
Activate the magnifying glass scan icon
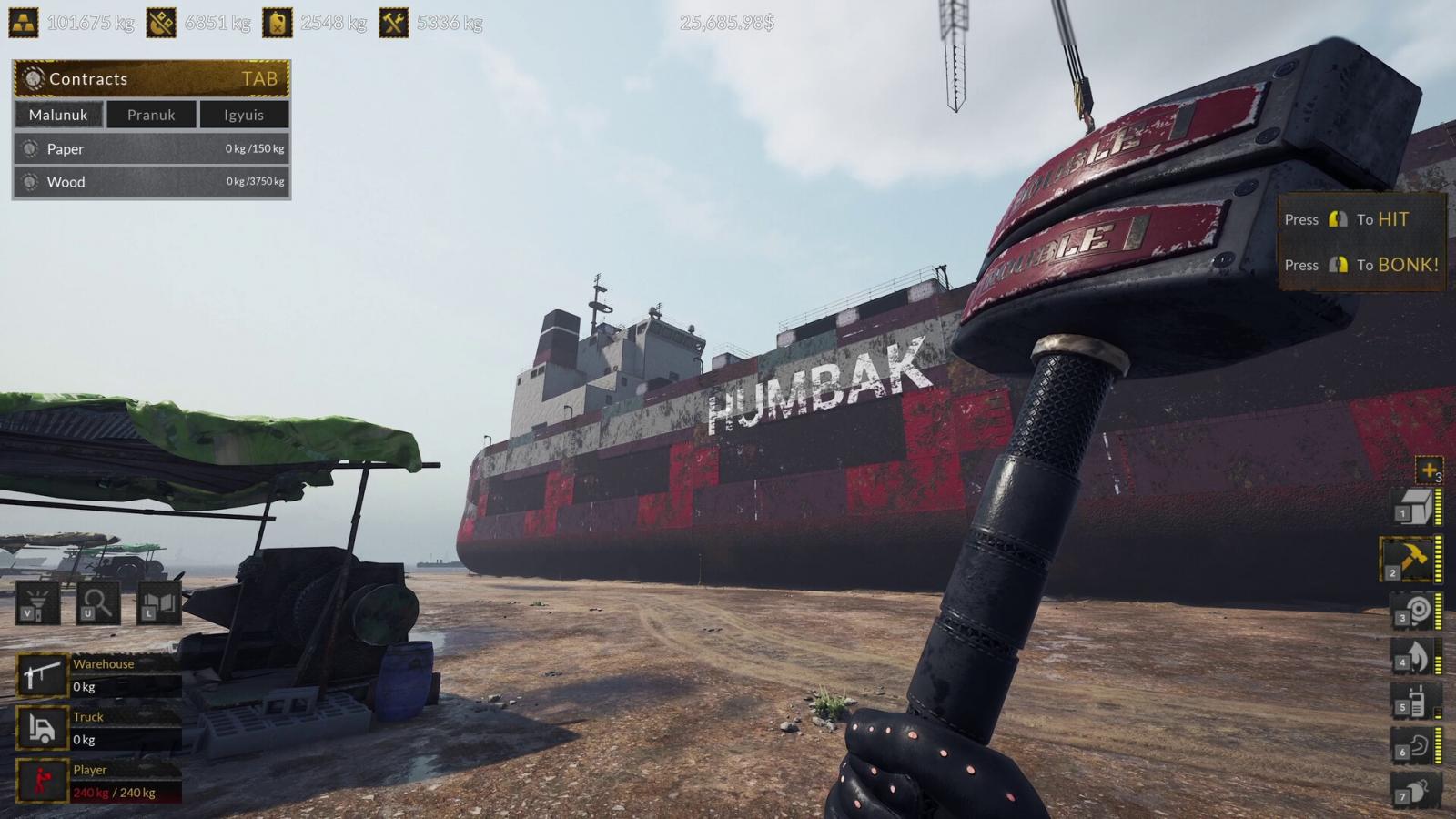click(96, 602)
